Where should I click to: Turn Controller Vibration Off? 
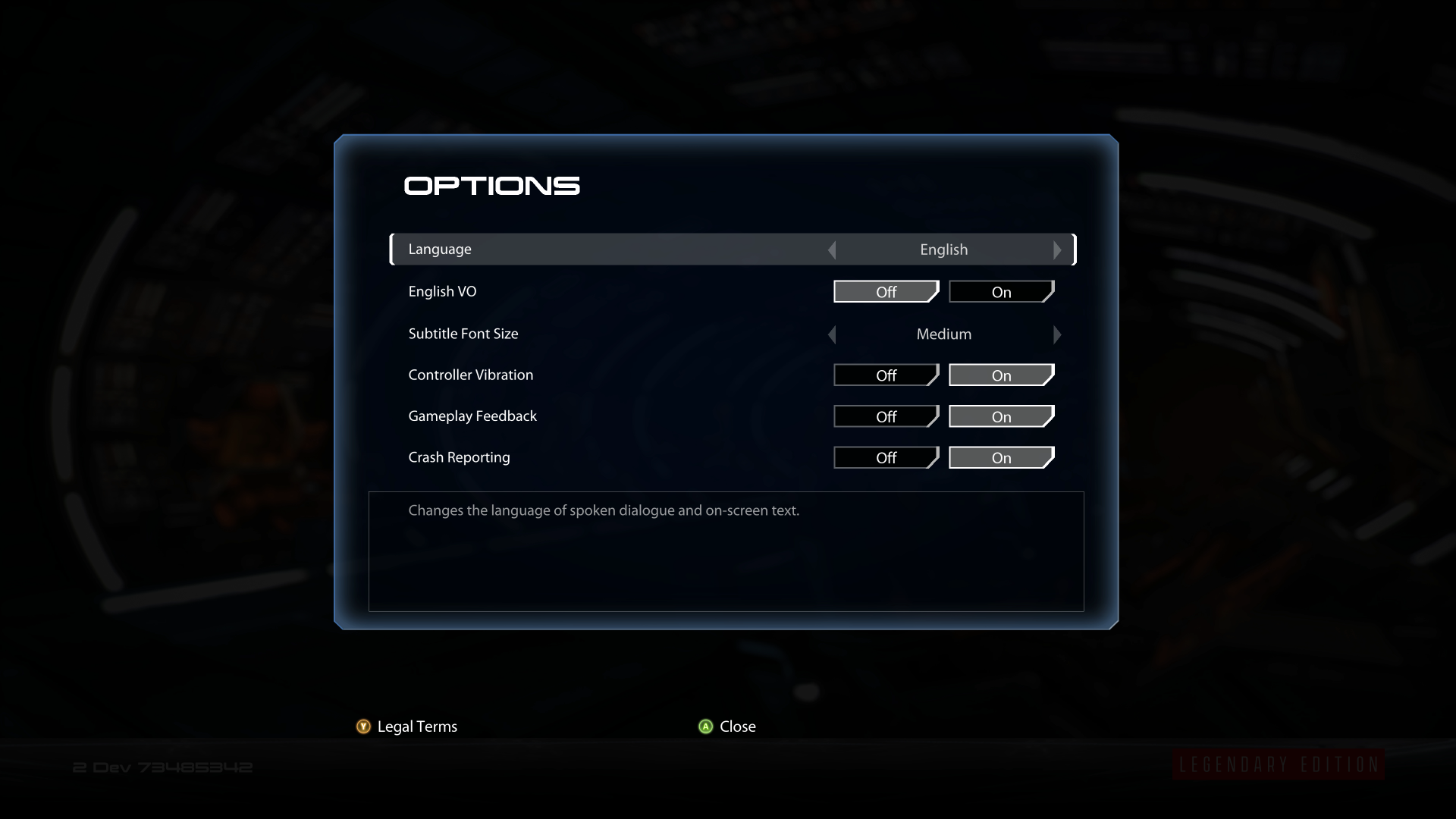click(886, 375)
